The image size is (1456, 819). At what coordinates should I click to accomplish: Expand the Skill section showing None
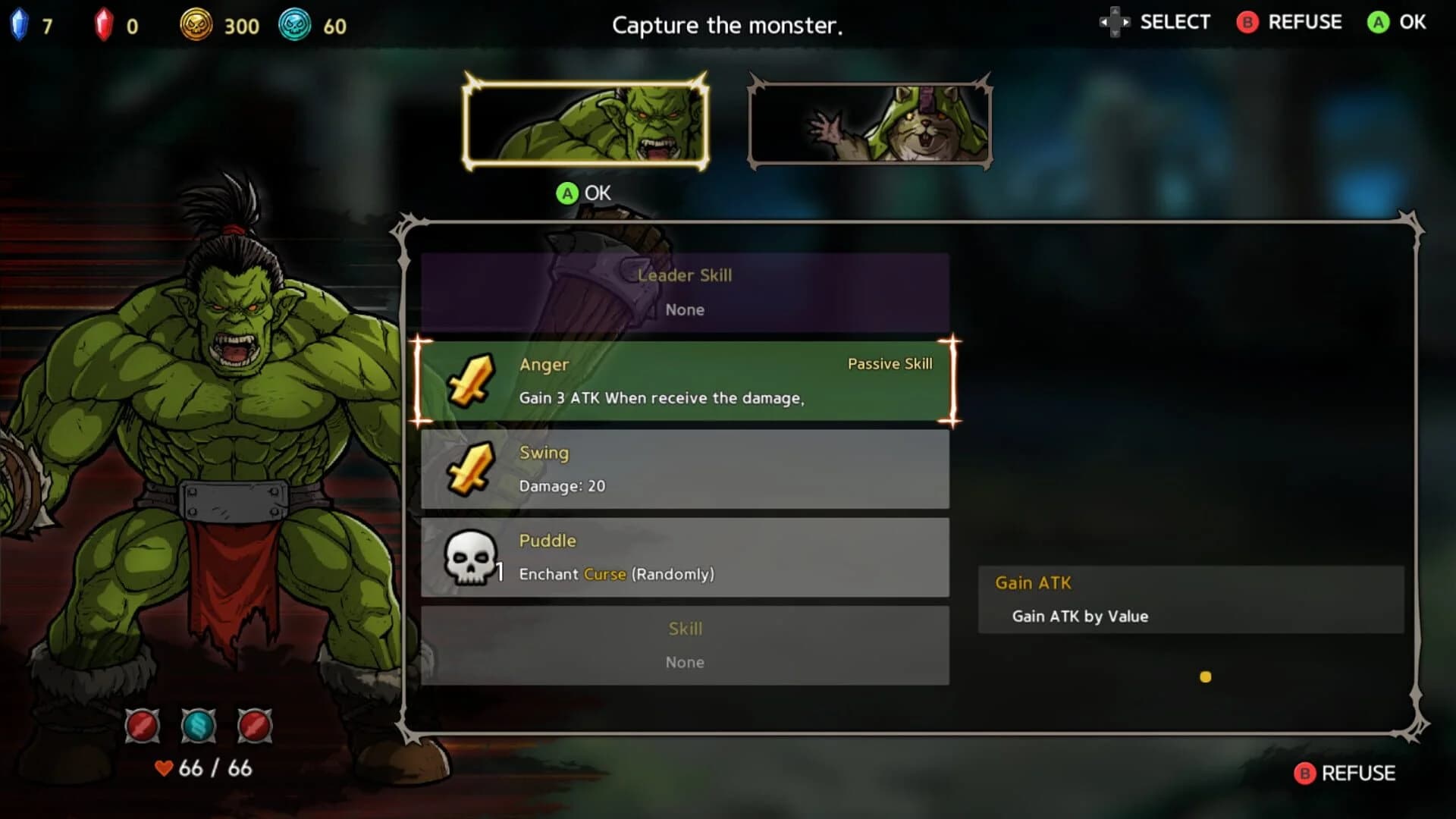(683, 644)
